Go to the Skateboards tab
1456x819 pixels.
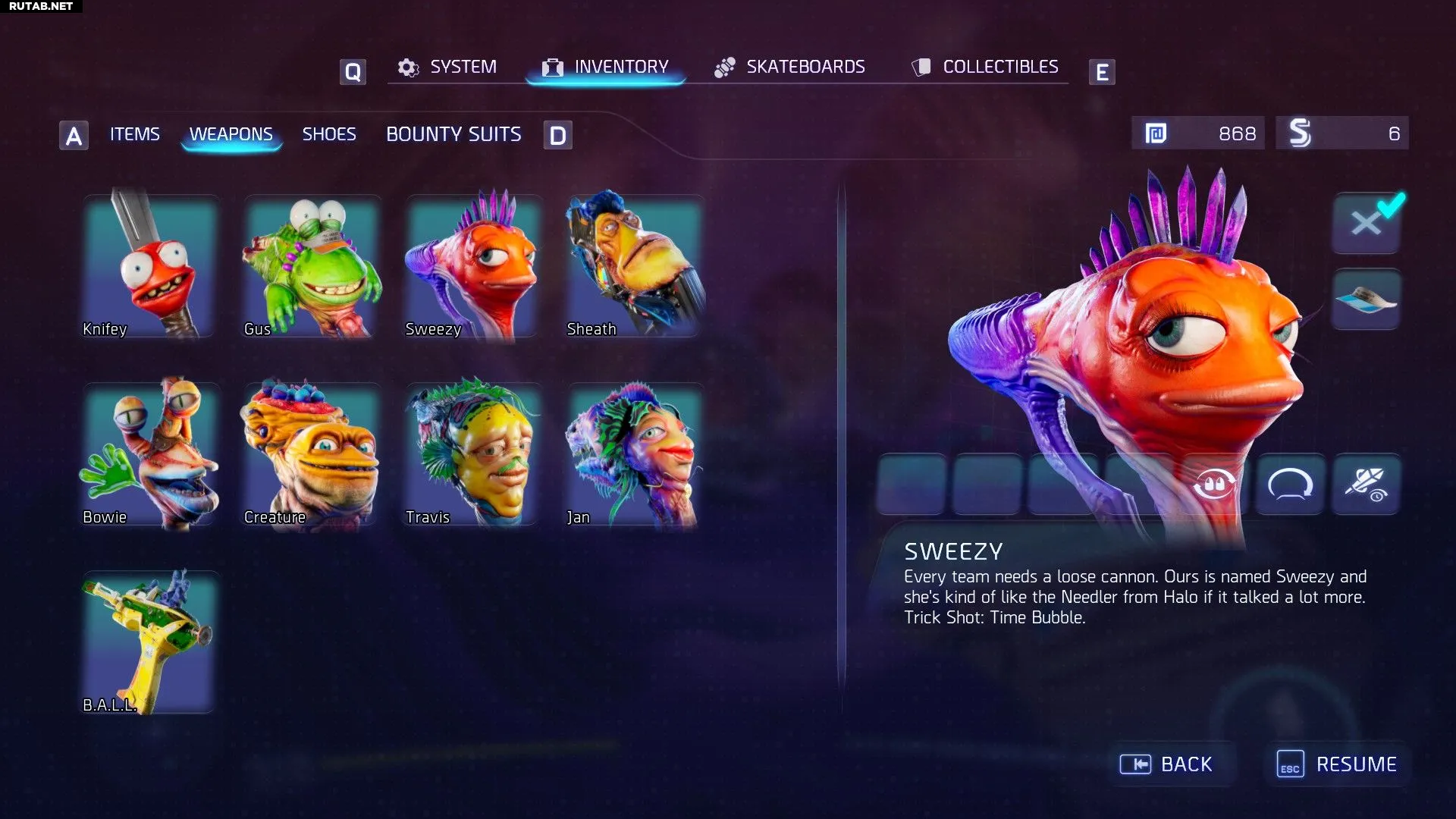pyautogui.click(x=789, y=67)
